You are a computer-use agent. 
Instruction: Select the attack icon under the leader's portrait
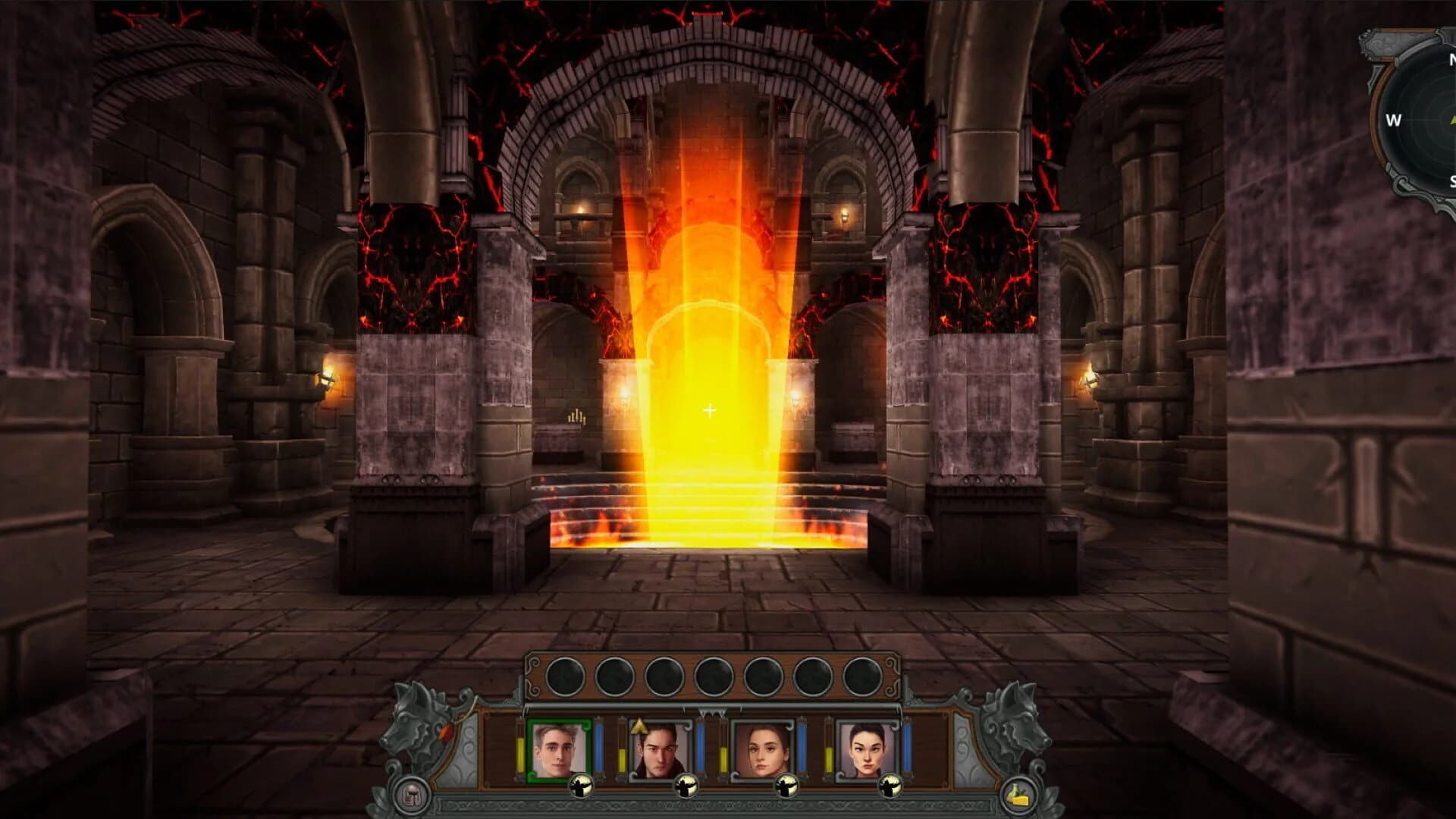pyautogui.click(x=581, y=787)
